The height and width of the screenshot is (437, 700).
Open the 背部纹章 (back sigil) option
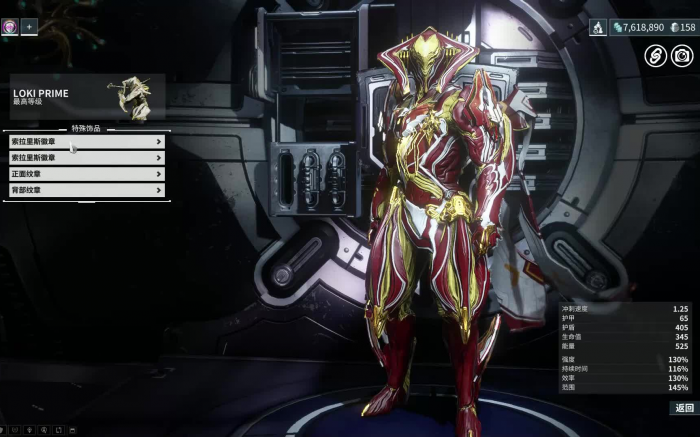87,190
